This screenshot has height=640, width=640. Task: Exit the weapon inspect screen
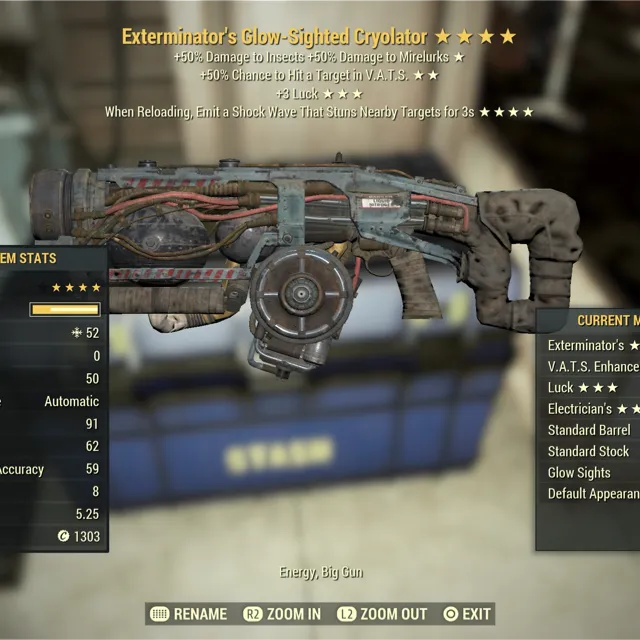tap(466, 614)
